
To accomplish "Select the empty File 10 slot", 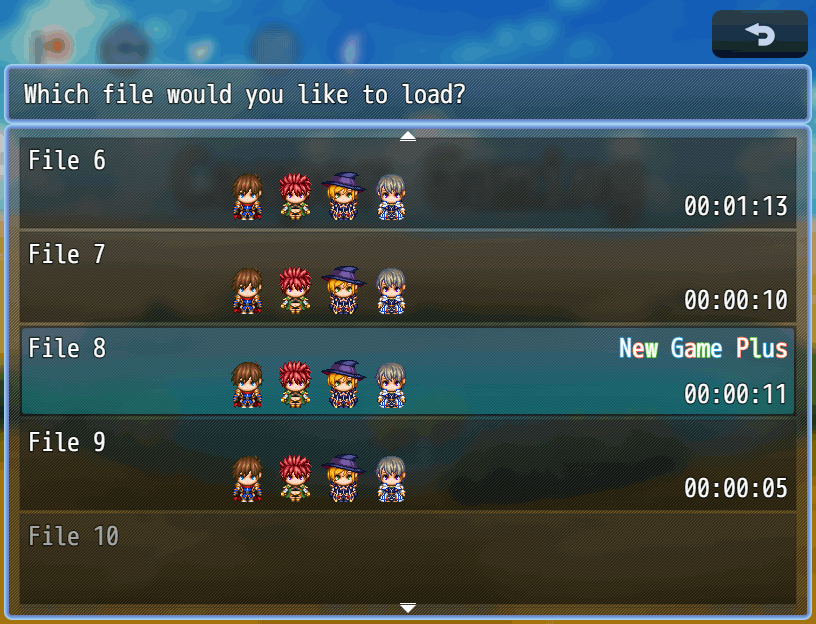I will (408, 558).
